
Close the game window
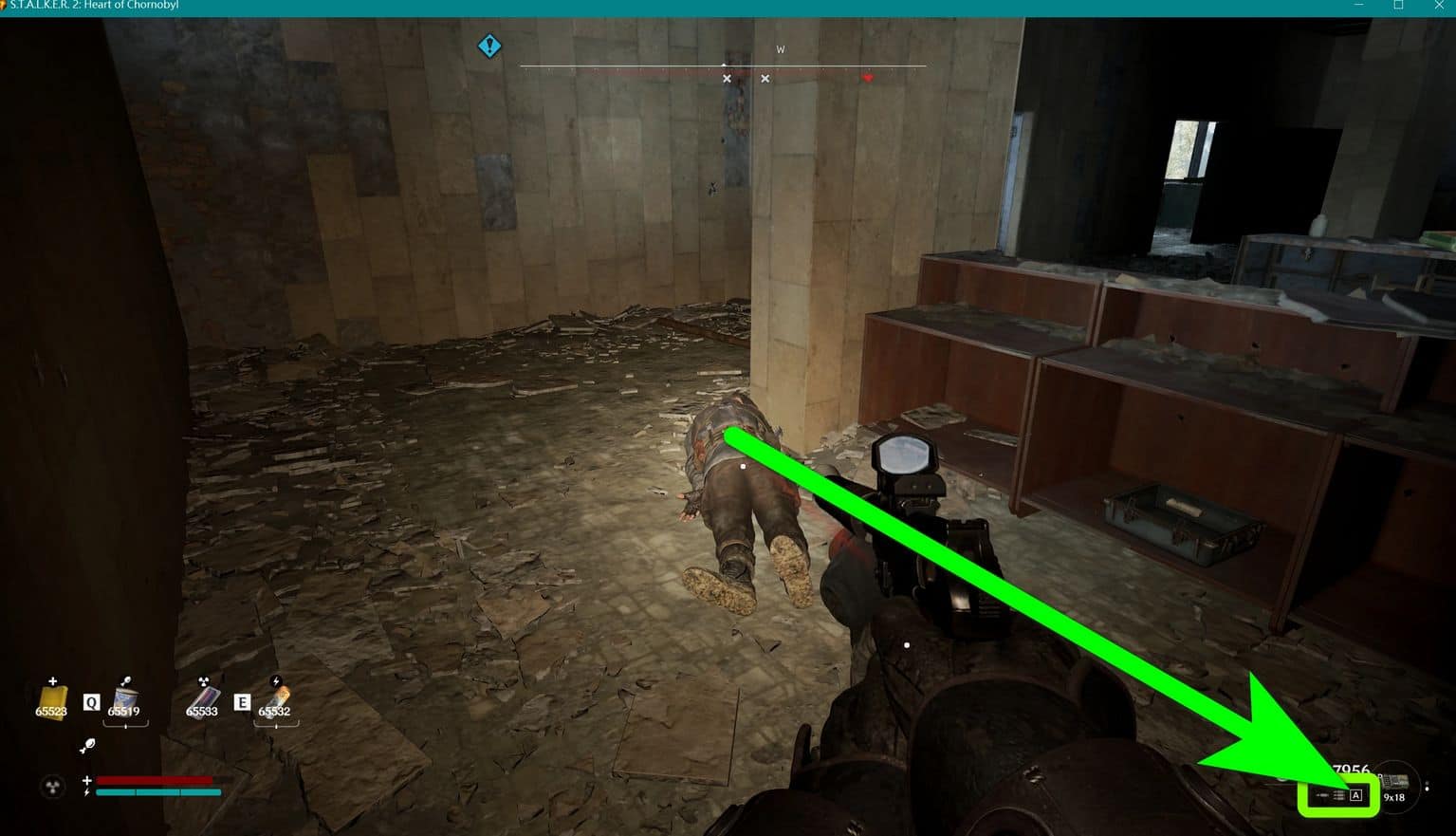tap(1438, 6)
